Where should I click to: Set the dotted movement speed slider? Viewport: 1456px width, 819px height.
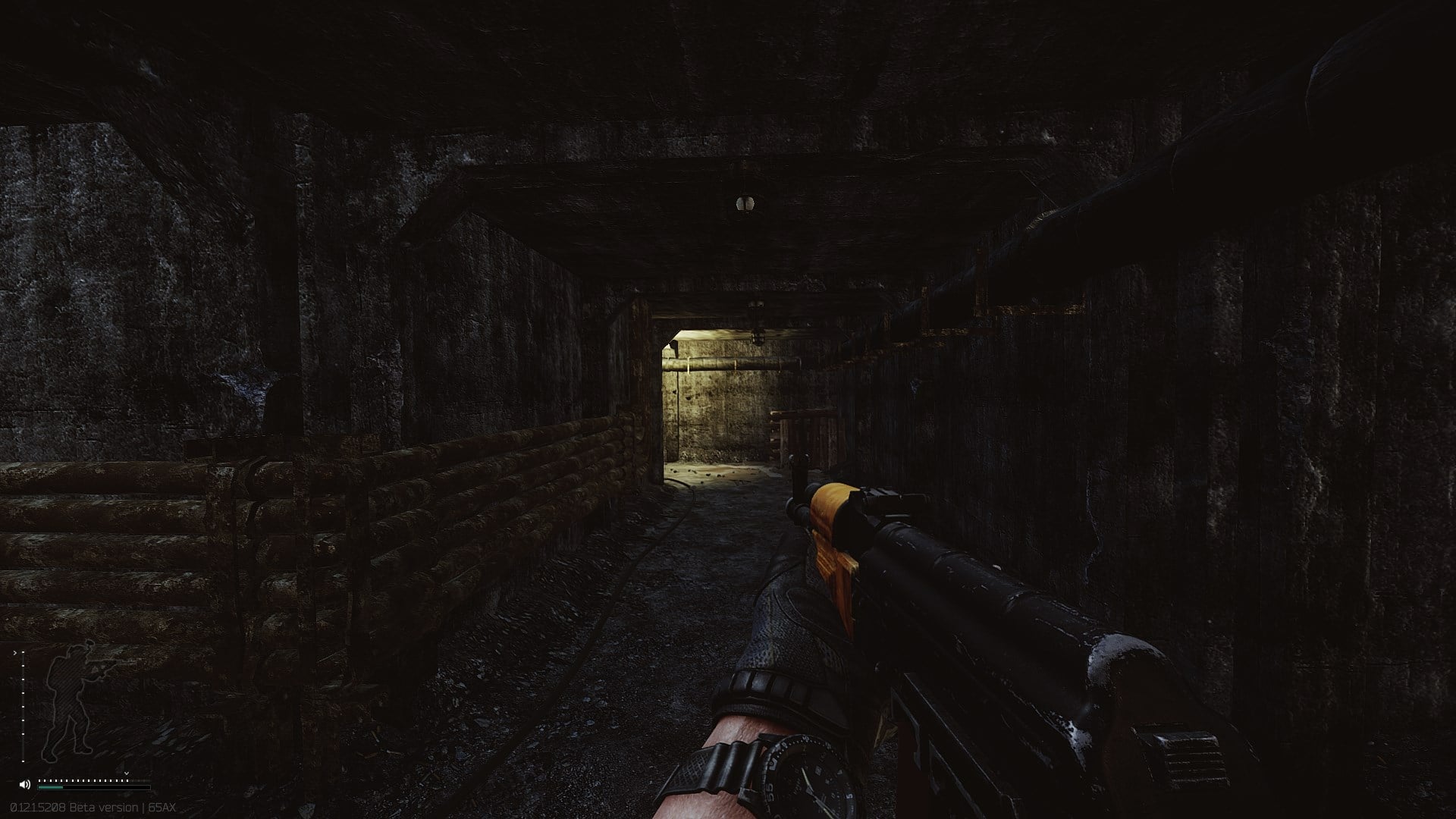point(83,780)
